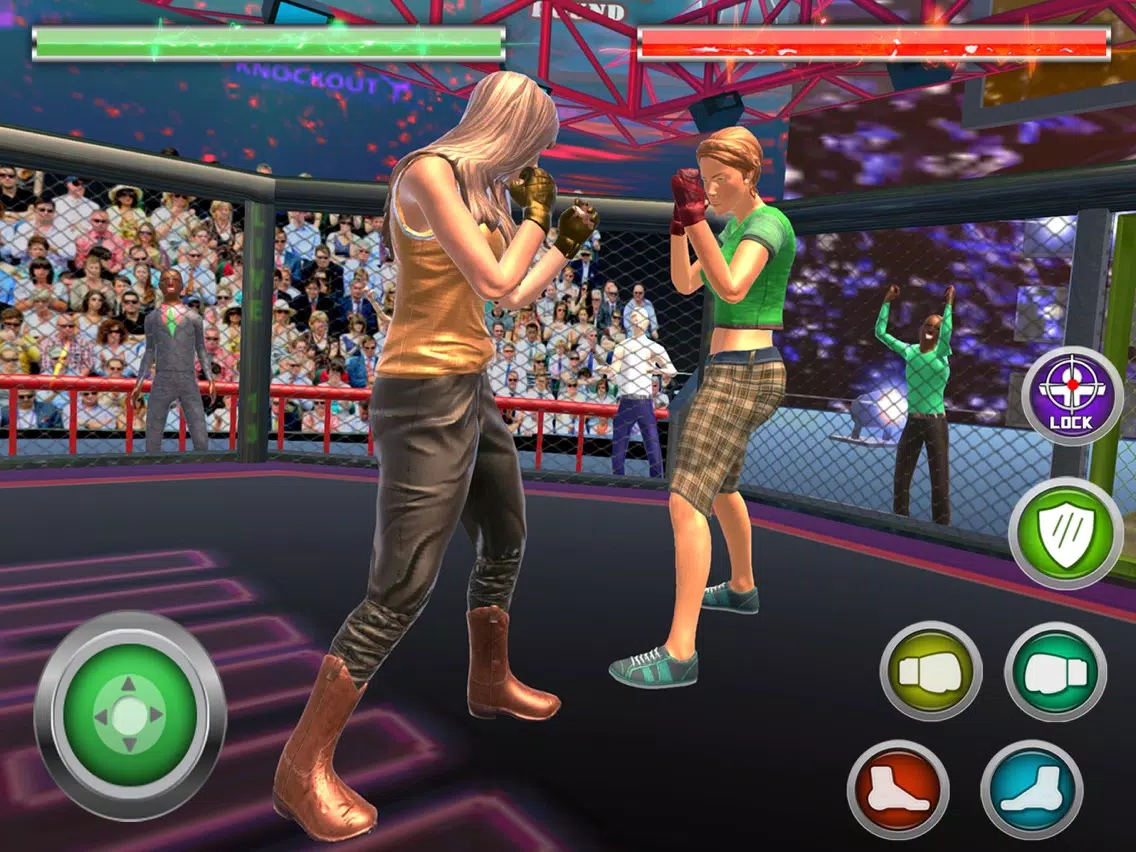Tap the green movement joystick
This screenshot has width=1136, height=852.
tap(130, 713)
